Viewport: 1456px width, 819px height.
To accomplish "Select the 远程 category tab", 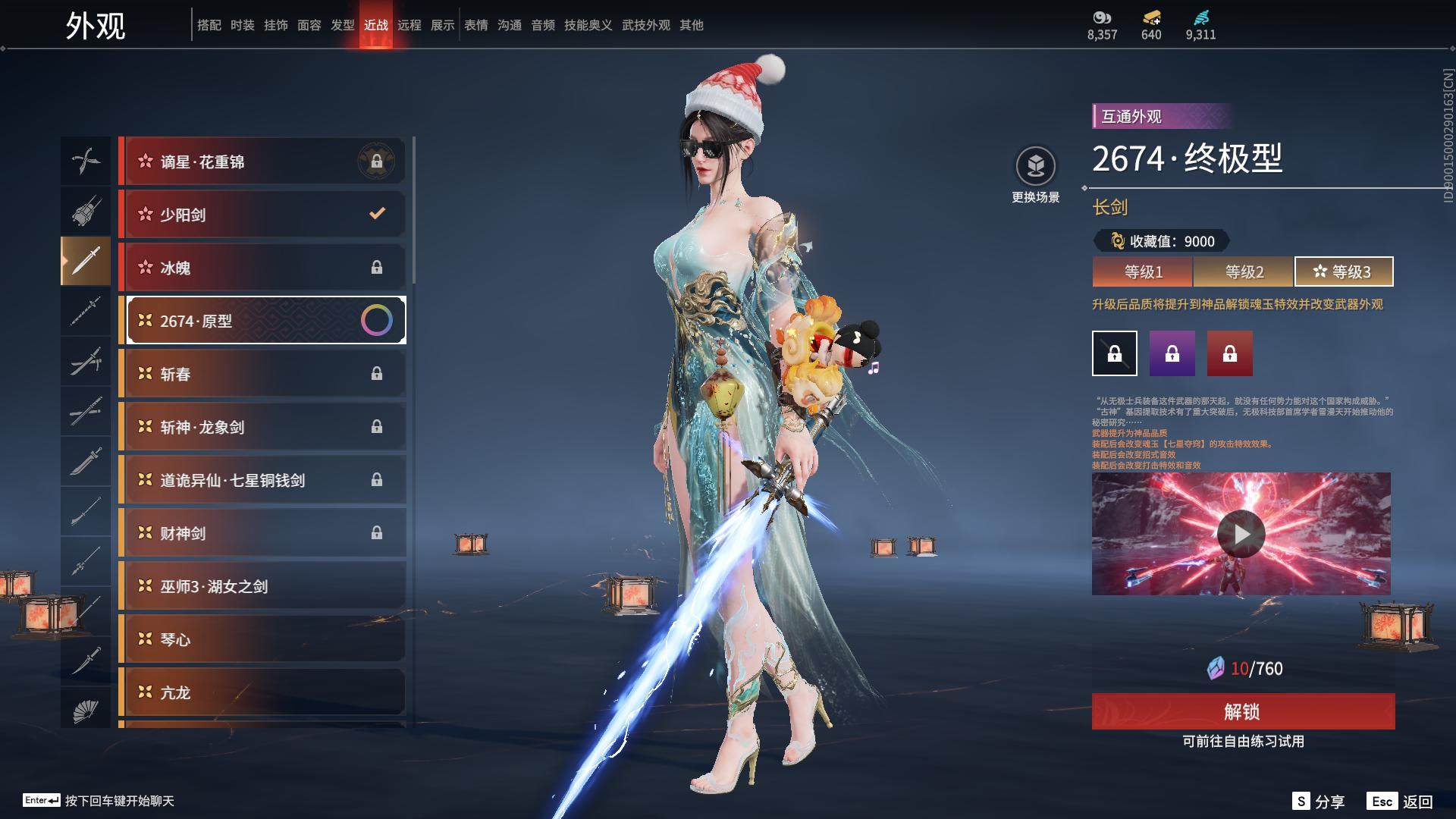I will (x=409, y=25).
